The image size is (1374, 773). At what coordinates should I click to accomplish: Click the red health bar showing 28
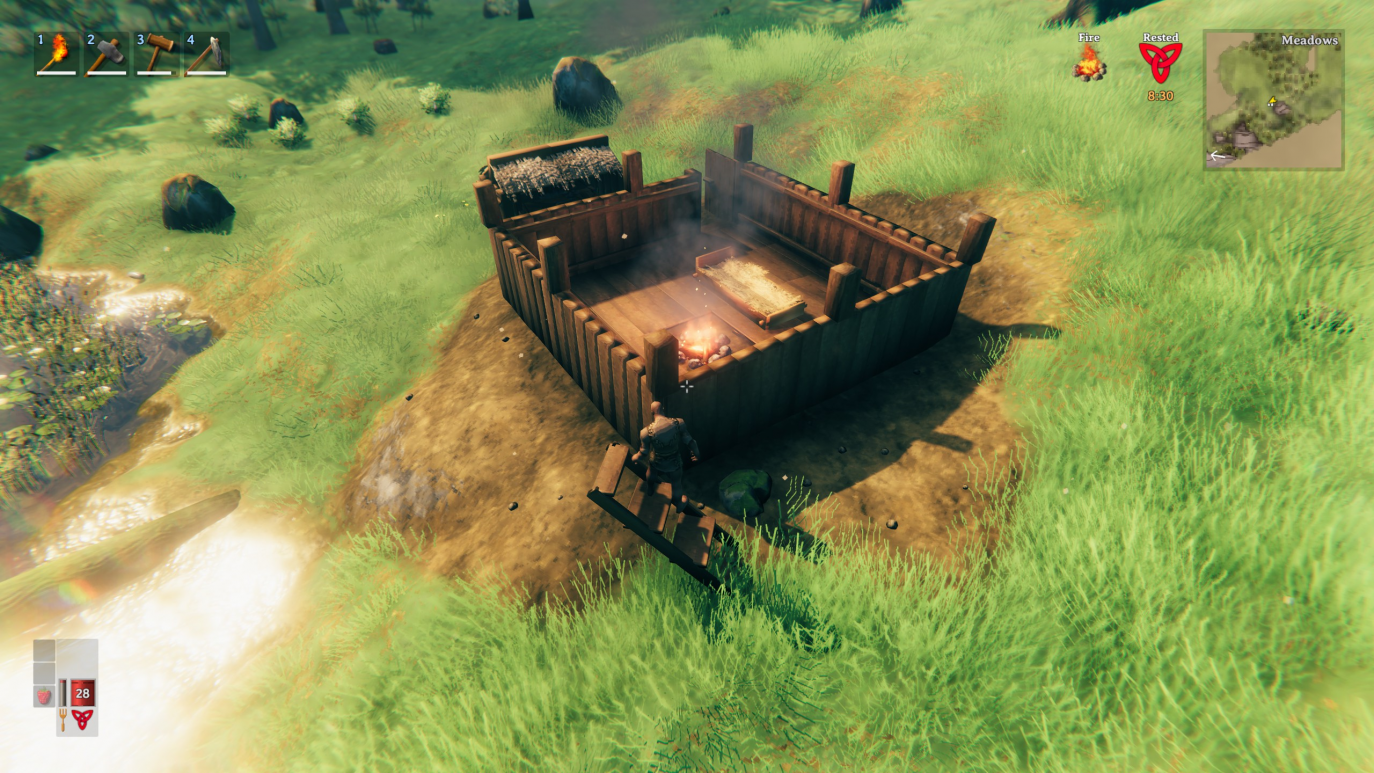83,693
